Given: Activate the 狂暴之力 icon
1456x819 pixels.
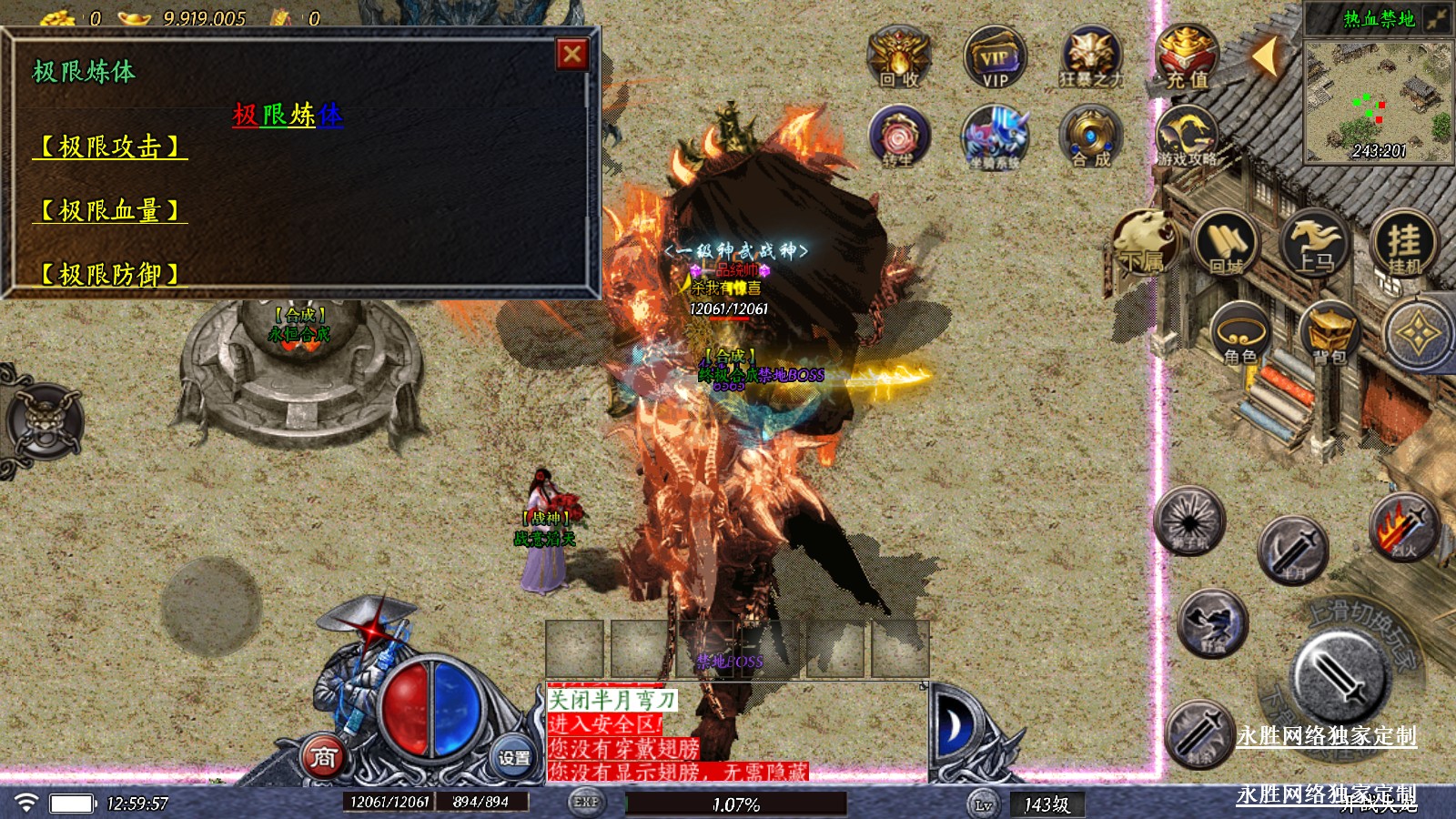Looking at the screenshot, I should (x=1090, y=56).
